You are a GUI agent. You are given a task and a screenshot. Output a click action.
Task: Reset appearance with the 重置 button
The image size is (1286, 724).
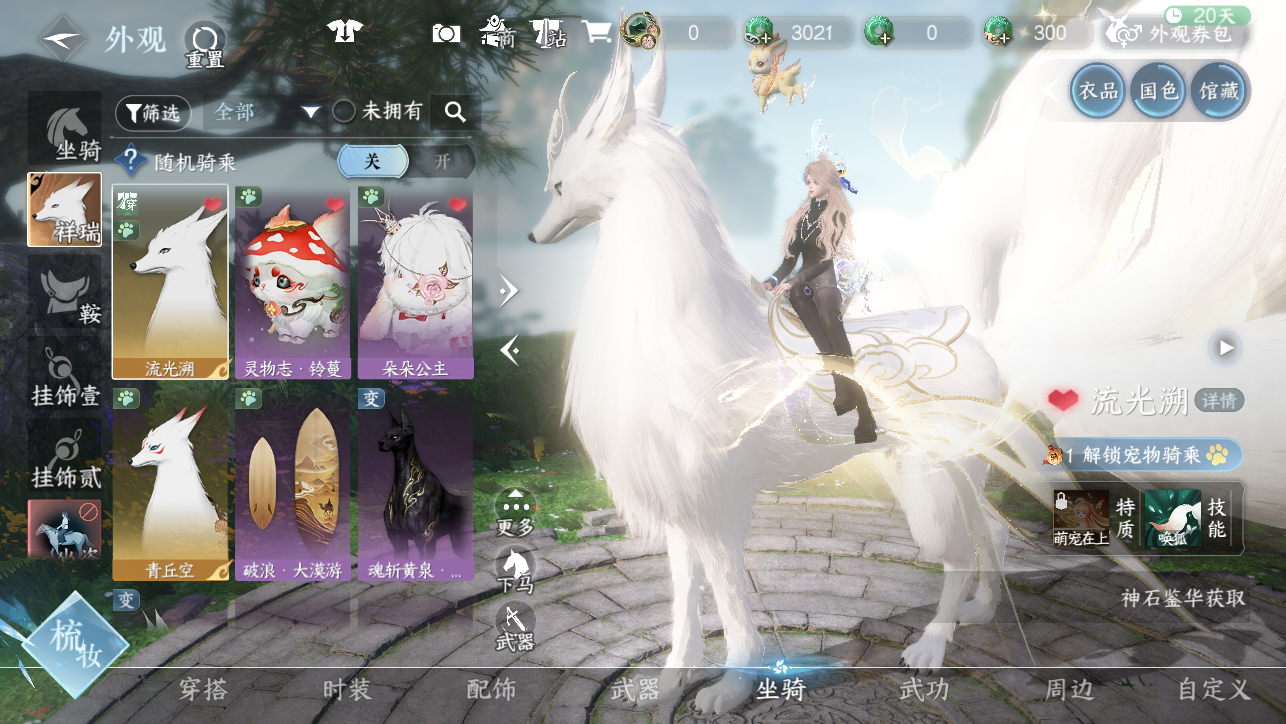click(x=205, y=45)
